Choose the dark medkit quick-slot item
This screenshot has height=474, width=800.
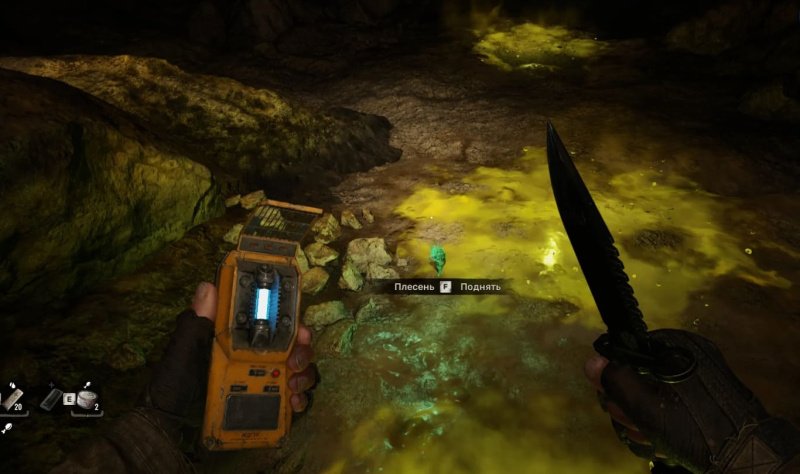(x=53, y=399)
